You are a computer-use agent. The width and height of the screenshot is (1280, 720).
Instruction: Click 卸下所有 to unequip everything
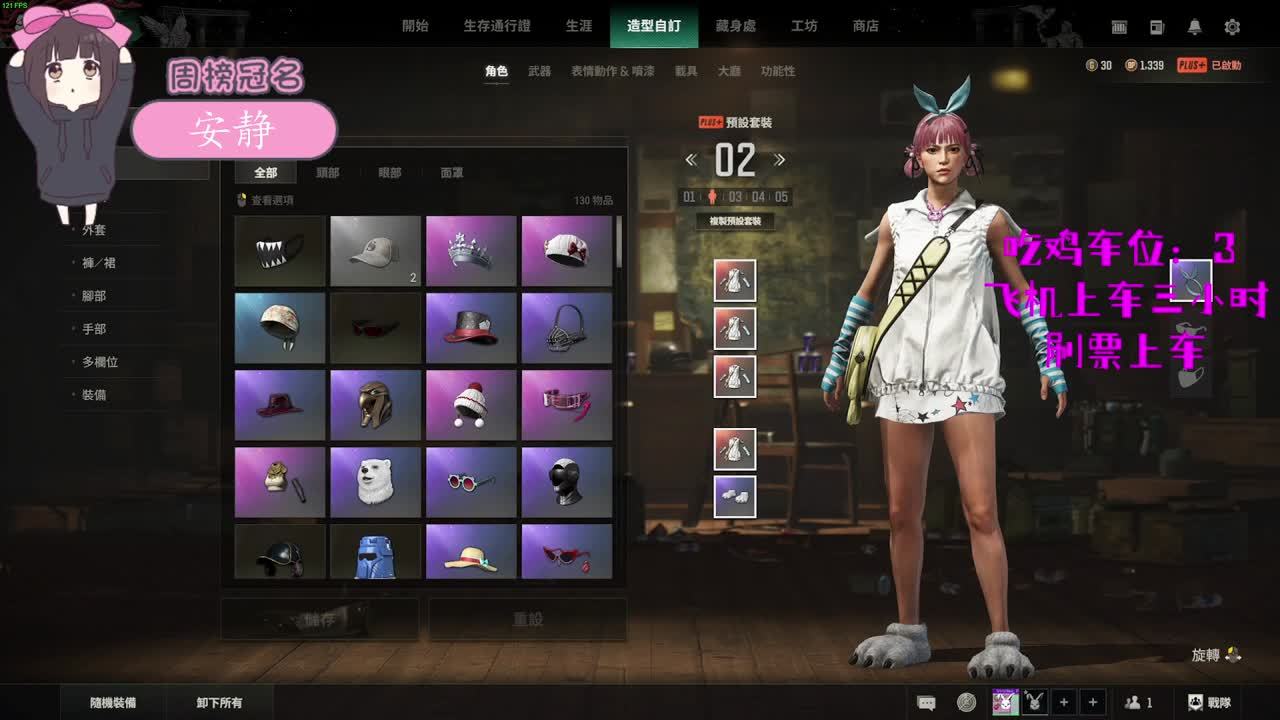(x=219, y=703)
